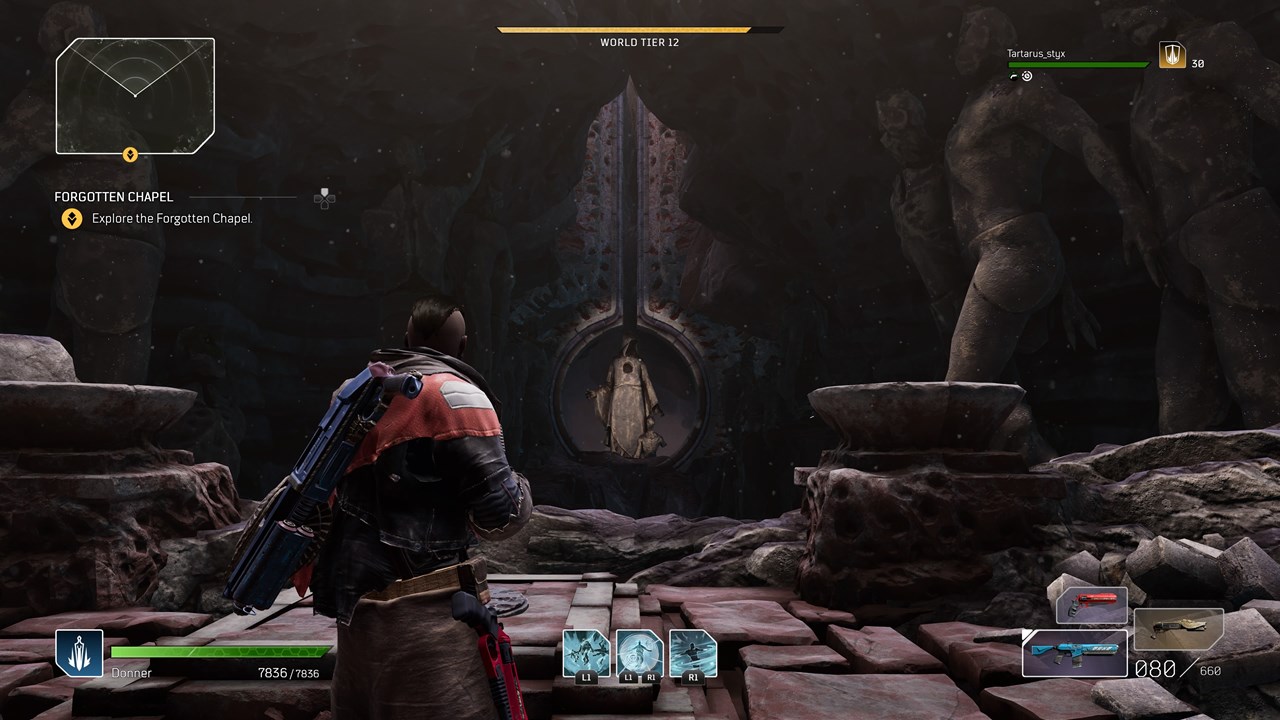Activate the first skill with grasping figures

(x=586, y=652)
